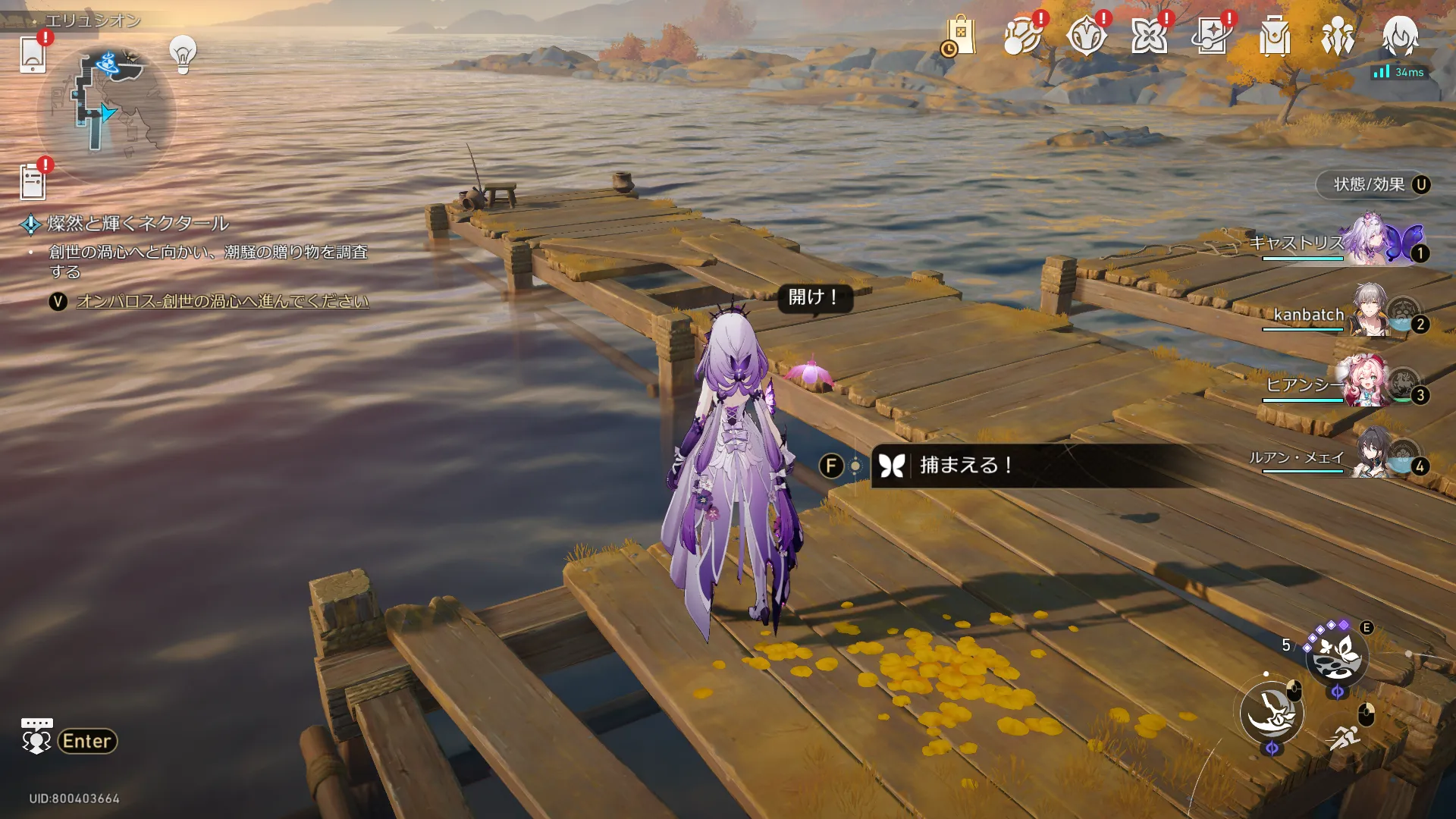Activate the butterfly technique skill icon

click(x=1336, y=654)
